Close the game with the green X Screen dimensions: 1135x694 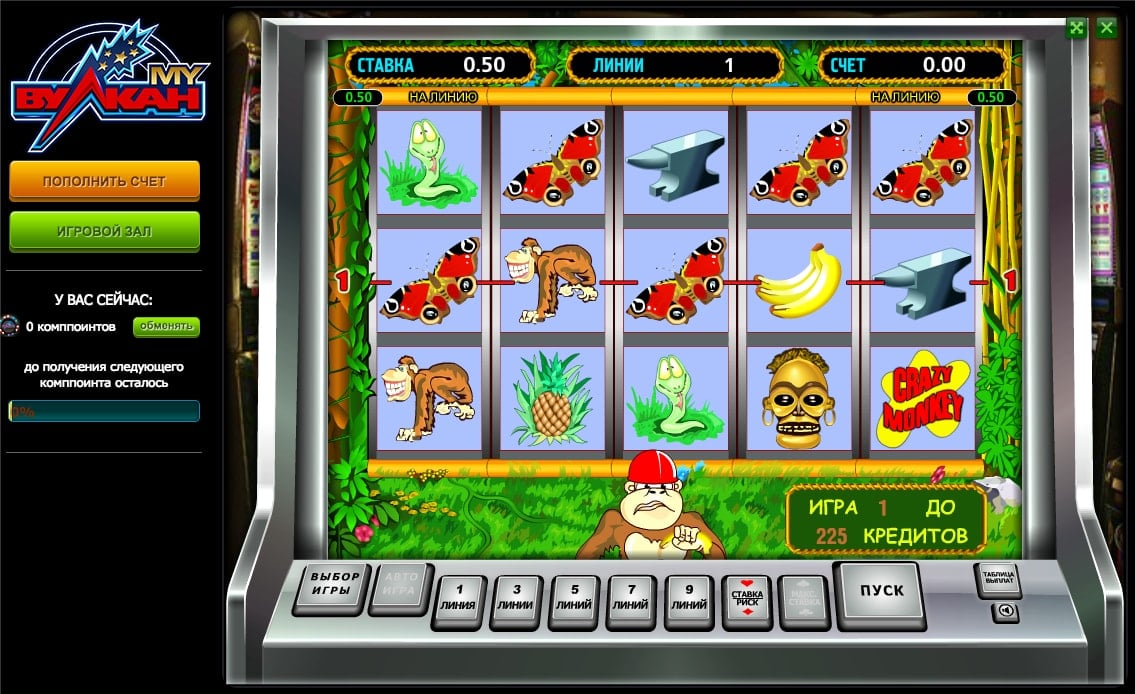pyautogui.click(x=1106, y=28)
